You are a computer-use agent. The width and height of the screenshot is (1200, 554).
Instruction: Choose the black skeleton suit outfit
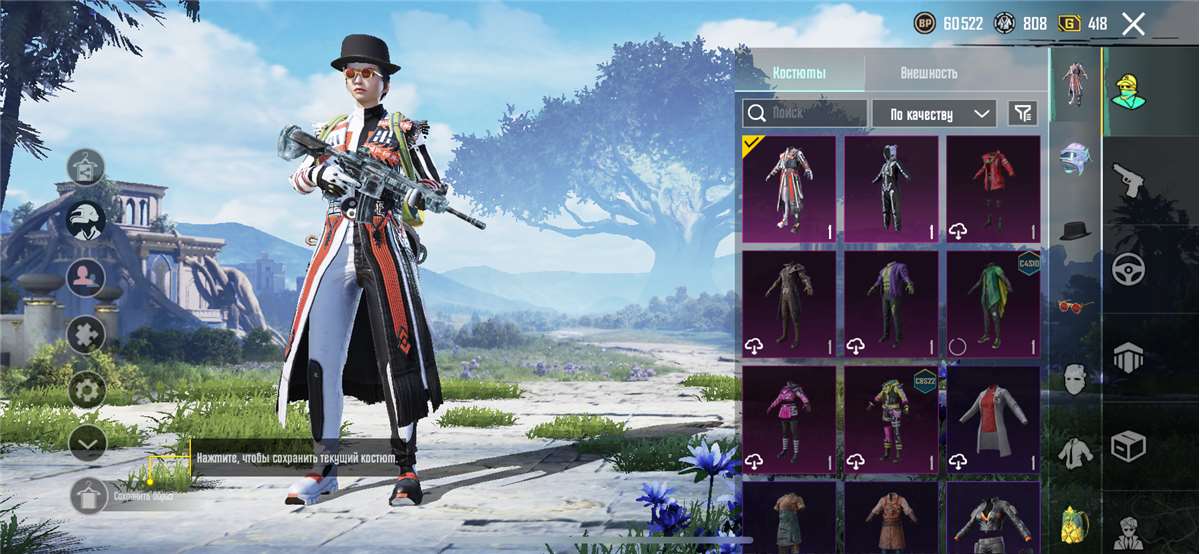point(891,189)
